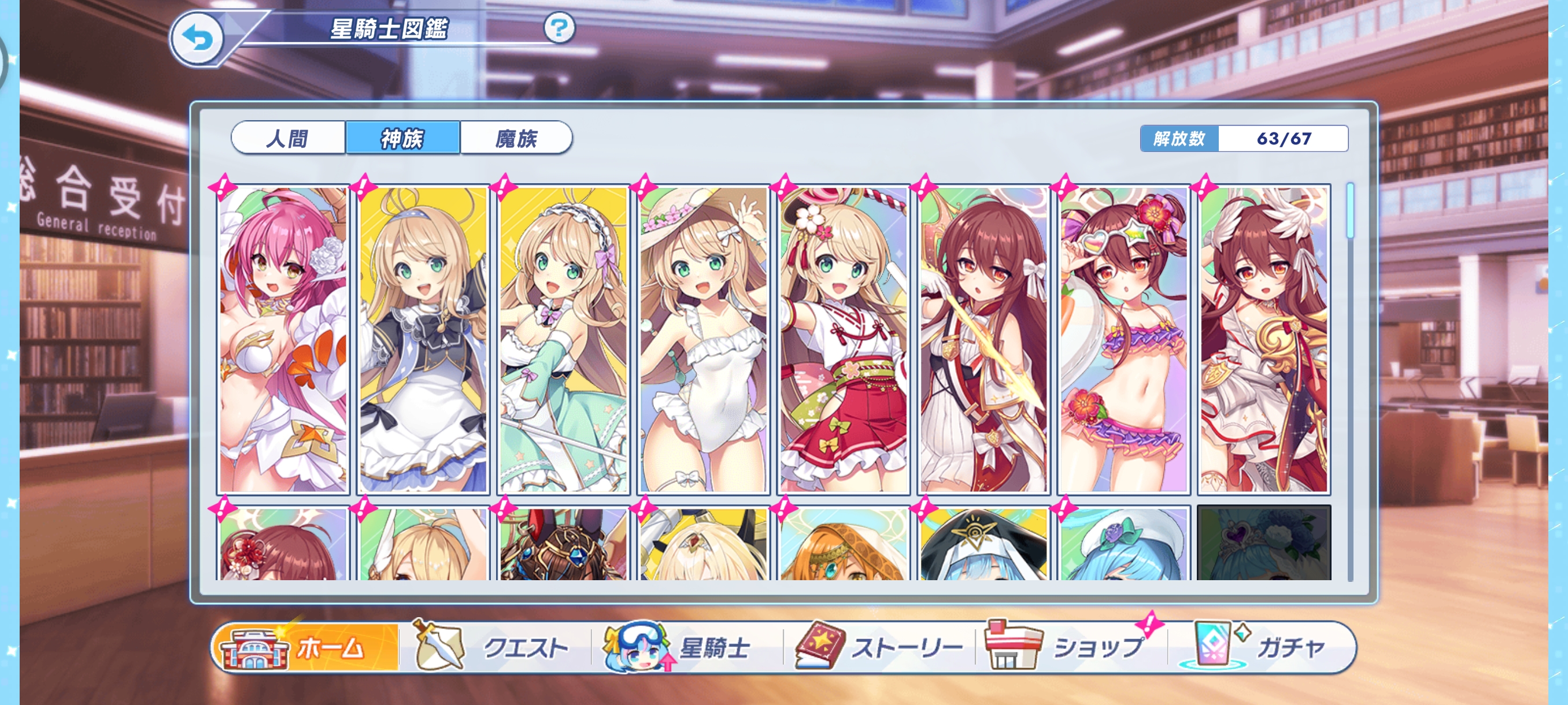Open the red shrine maiden outfit card
This screenshot has width=1568, height=705.
click(x=843, y=339)
